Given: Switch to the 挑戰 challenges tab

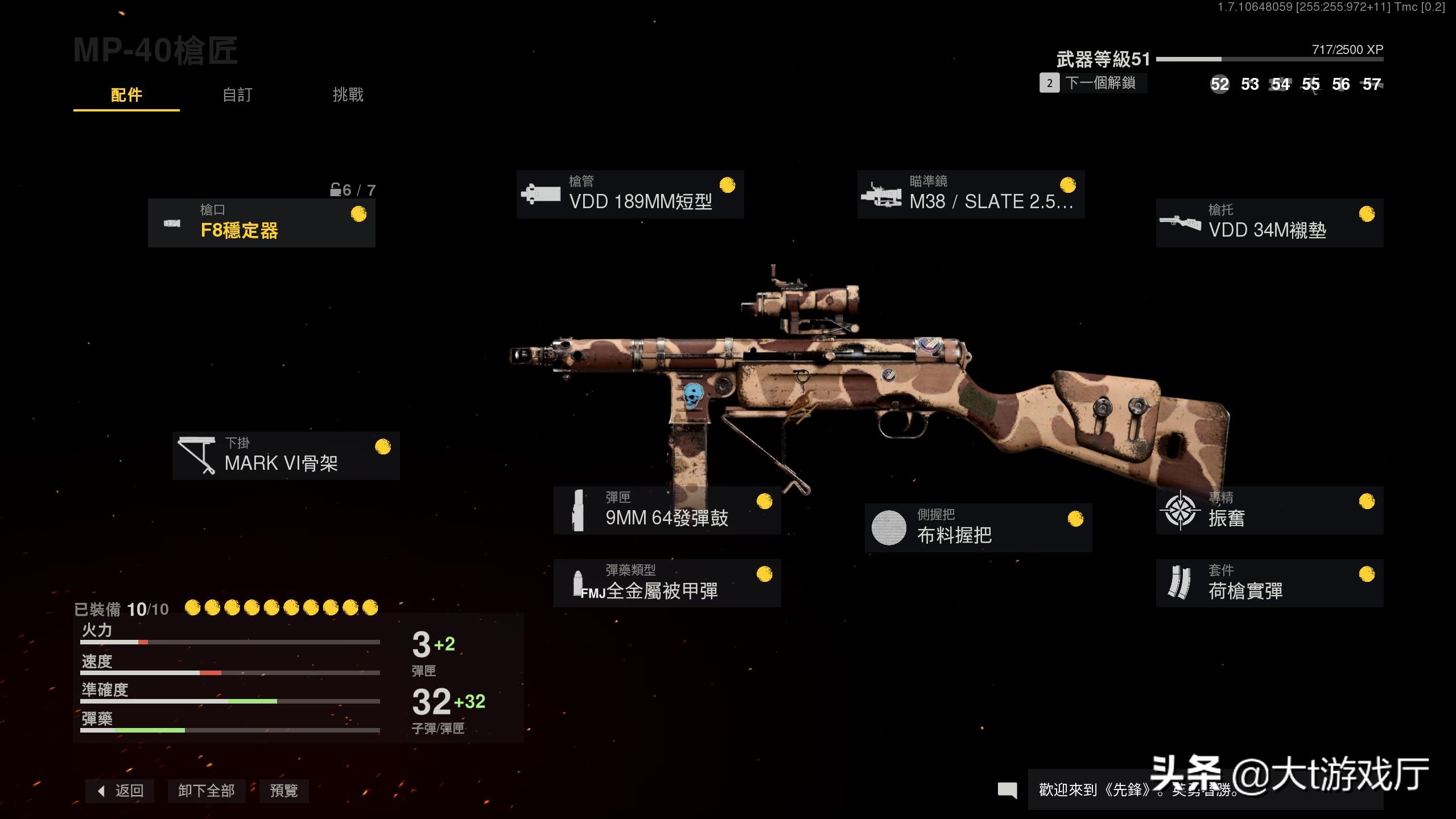Looking at the screenshot, I should coord(348,95).
